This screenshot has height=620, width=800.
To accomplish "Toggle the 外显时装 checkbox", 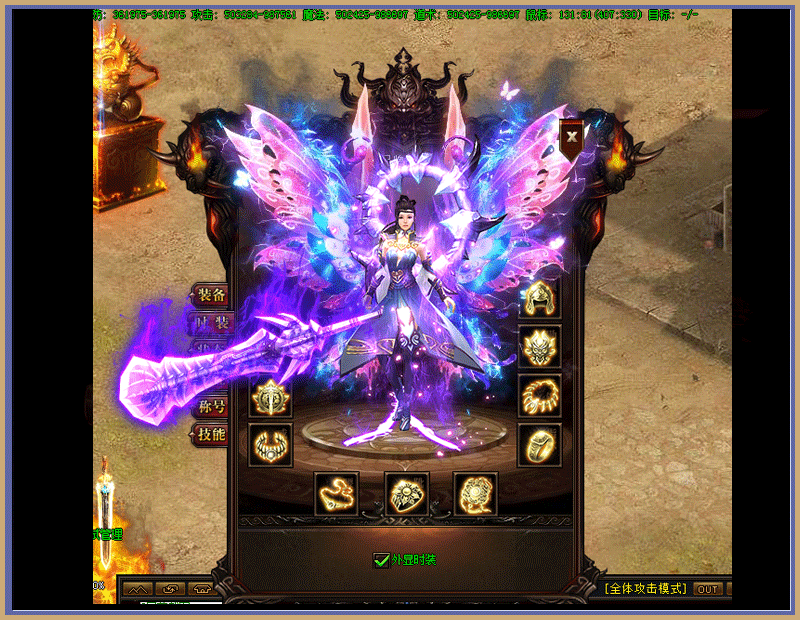I will 381,560.
